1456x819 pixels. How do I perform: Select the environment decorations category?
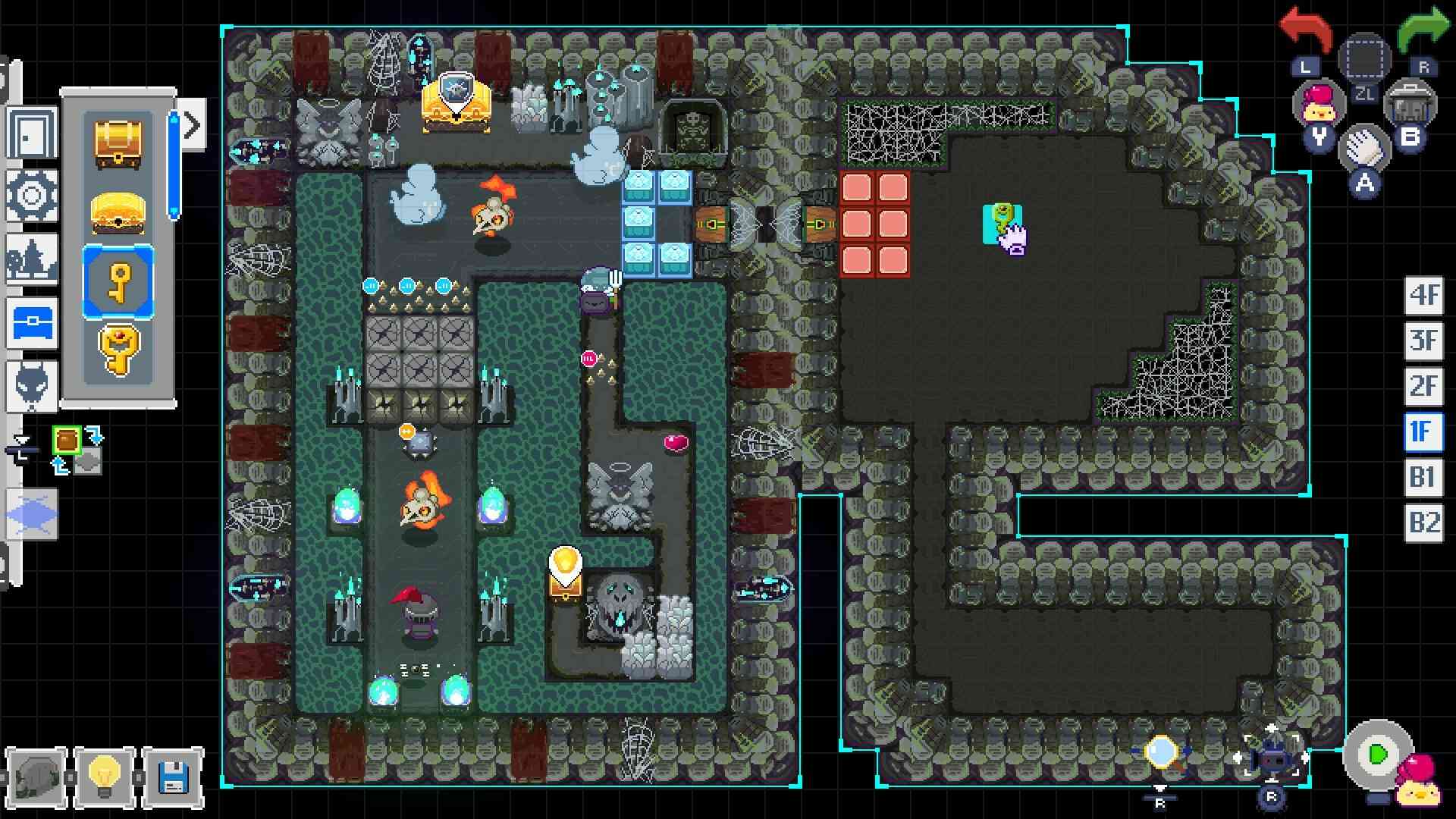click(30, 258)
